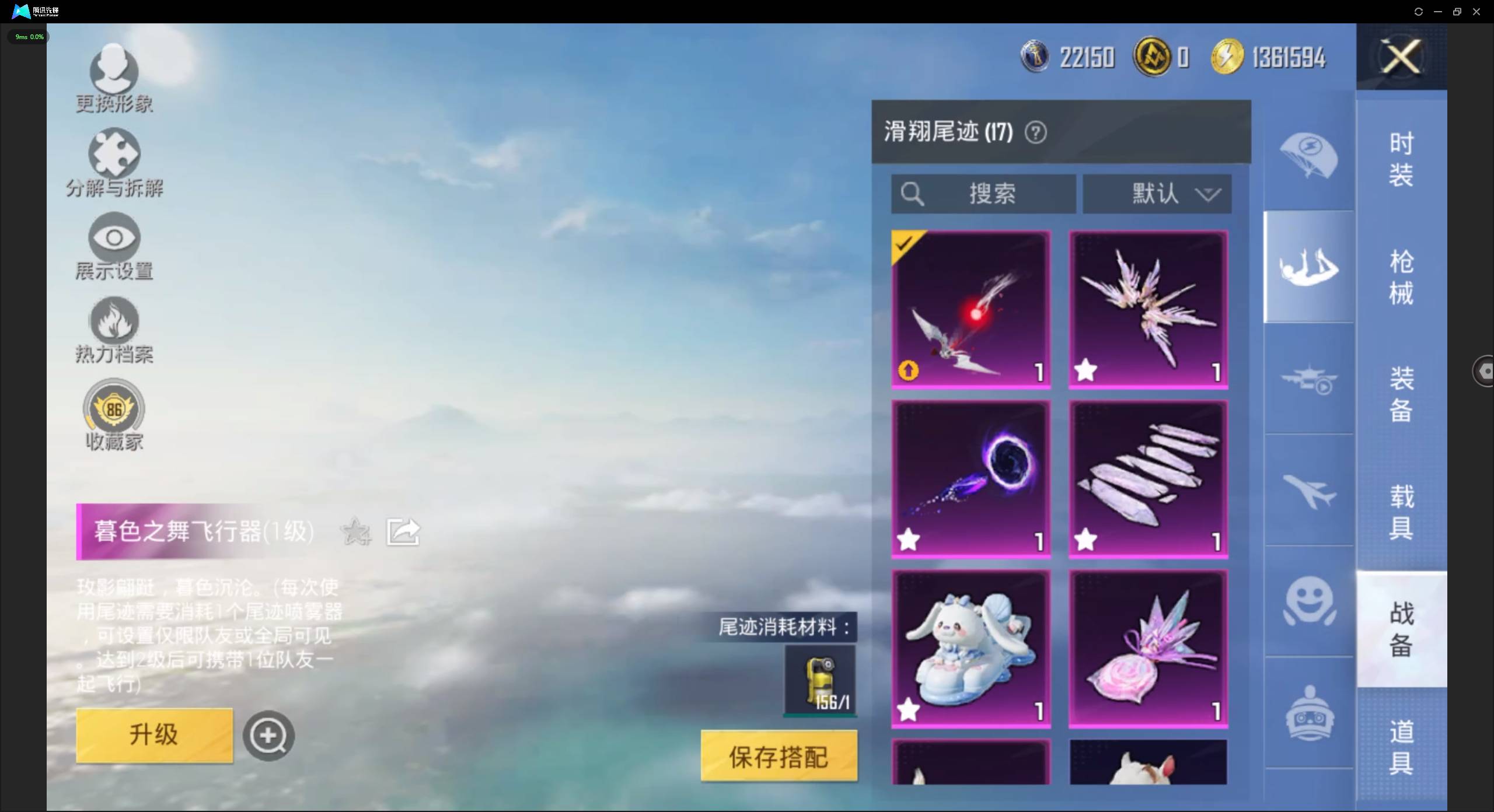Click the 搜索 search input field
The height and width of the screenshot is (812, 1494).
tap(983, 194)
